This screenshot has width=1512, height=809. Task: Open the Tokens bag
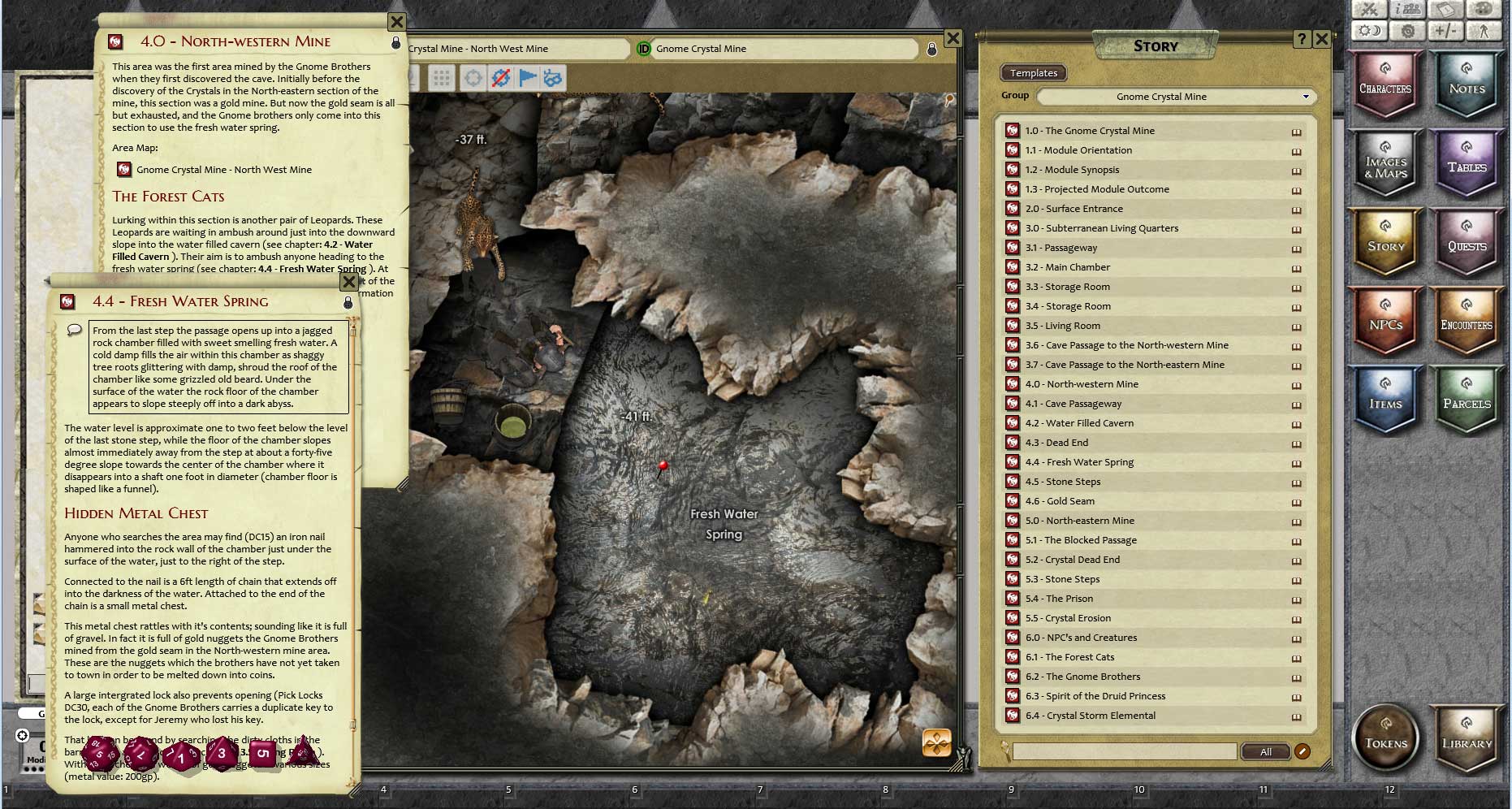pos(1386,739)
